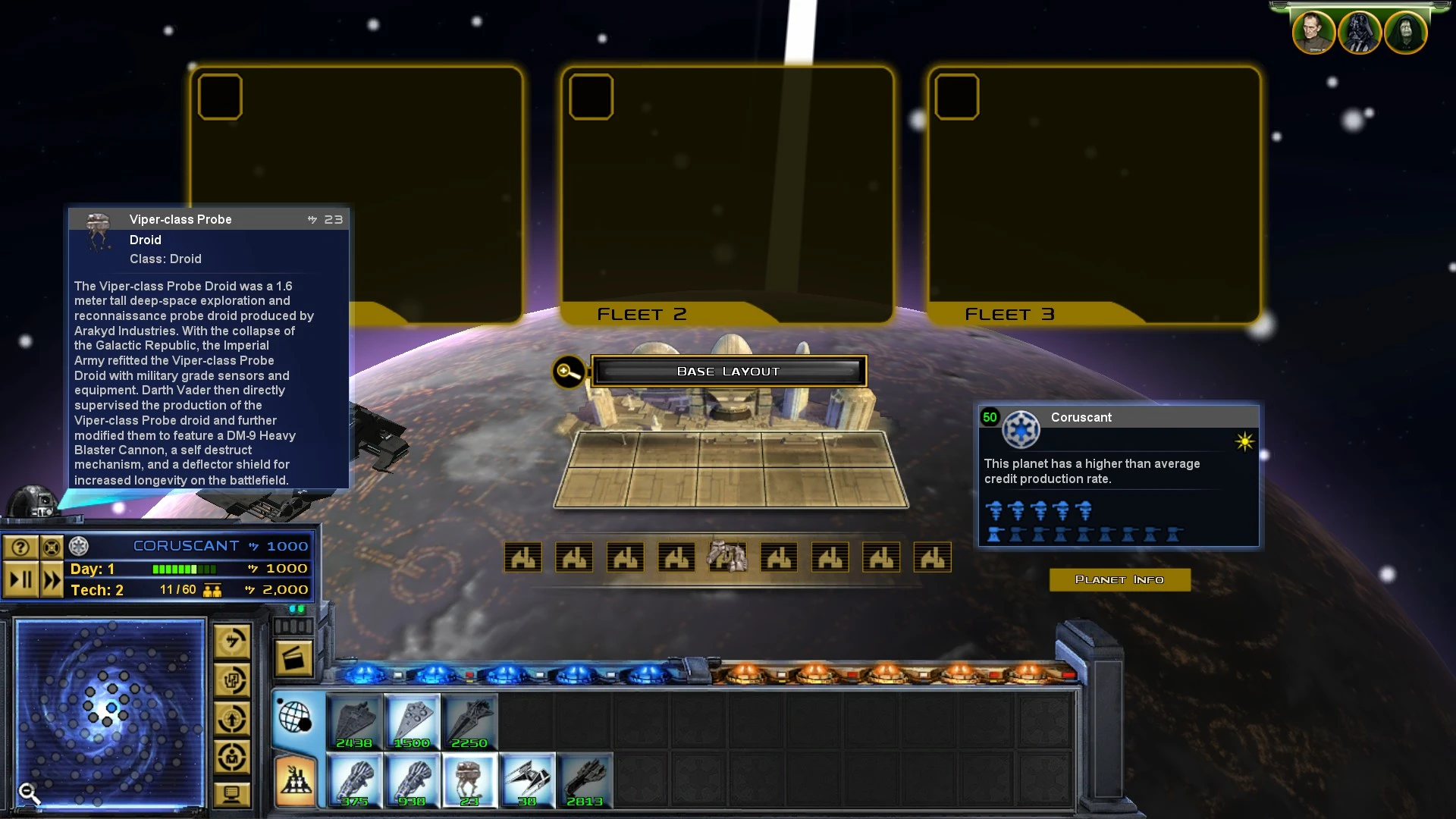Click the green Day progress bar
Screen dimensions: 1456x819
[x=184, y=569]
